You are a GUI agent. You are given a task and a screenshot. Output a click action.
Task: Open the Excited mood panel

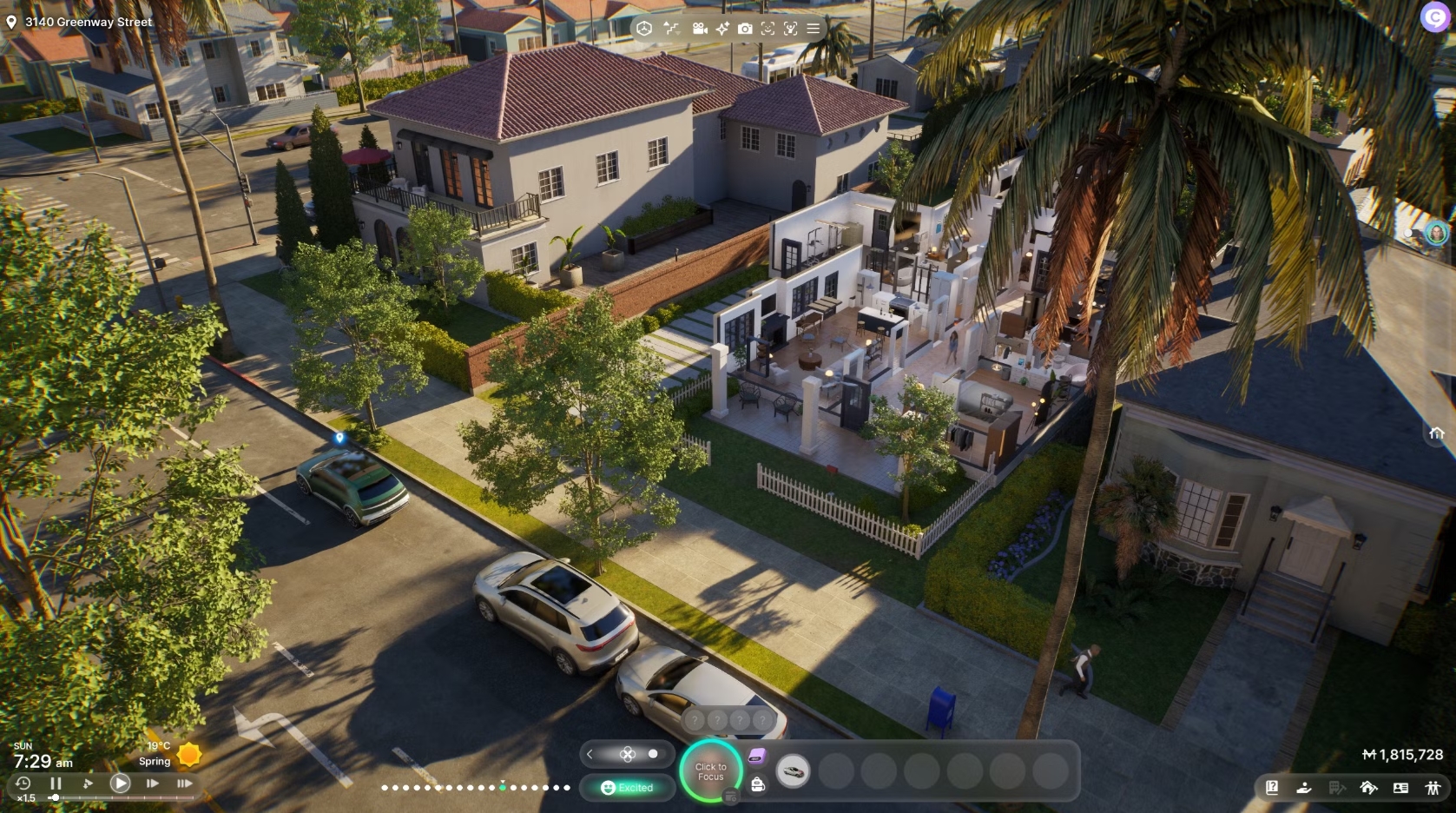tap(628, 788)
